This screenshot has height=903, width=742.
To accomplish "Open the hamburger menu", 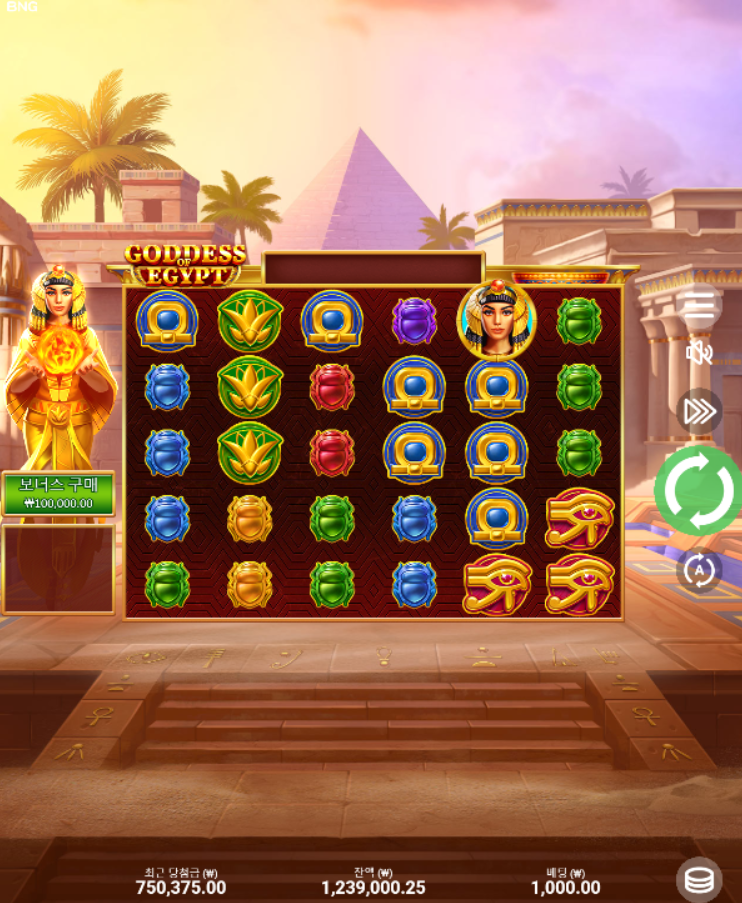I will point(699,306).
